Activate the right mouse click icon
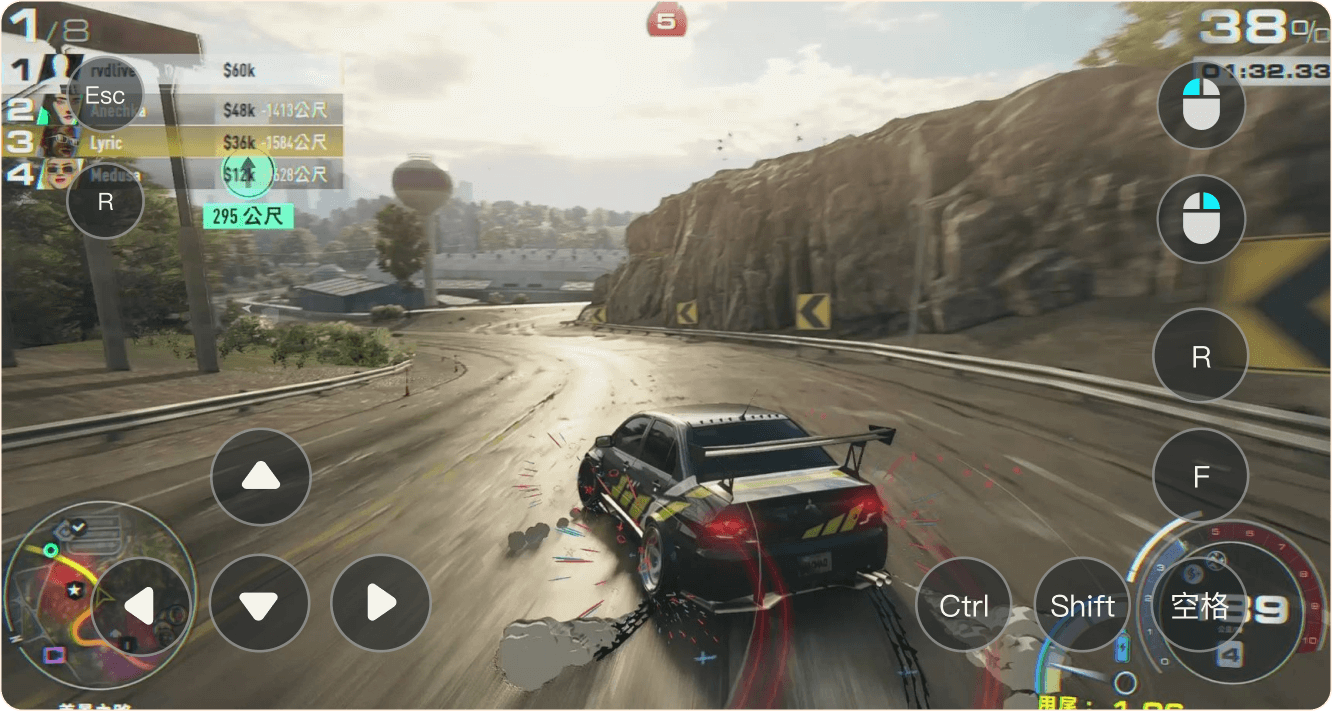1333x711 pixels. coord(1201,219)
